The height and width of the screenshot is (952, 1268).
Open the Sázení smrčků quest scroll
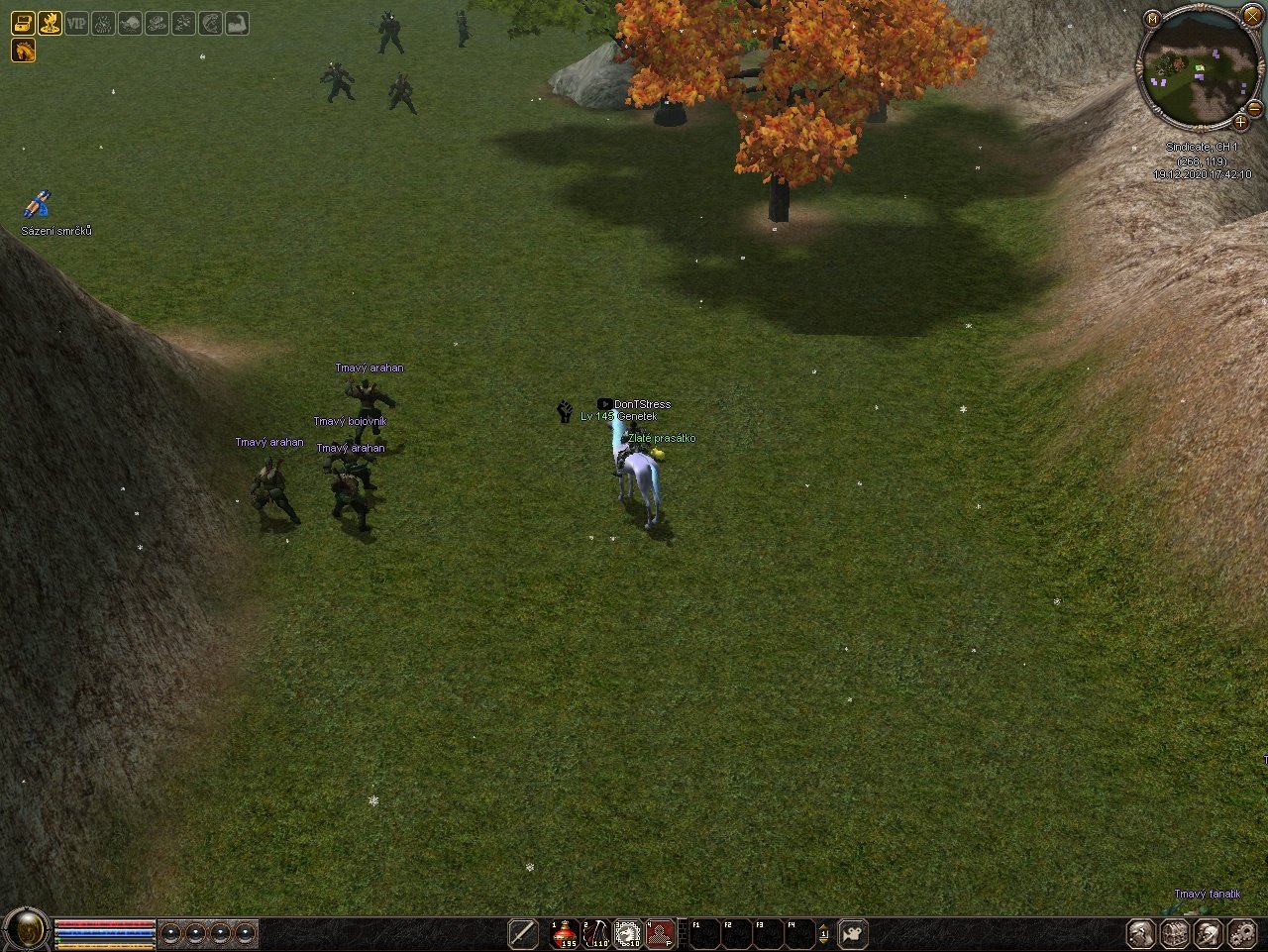37,206
